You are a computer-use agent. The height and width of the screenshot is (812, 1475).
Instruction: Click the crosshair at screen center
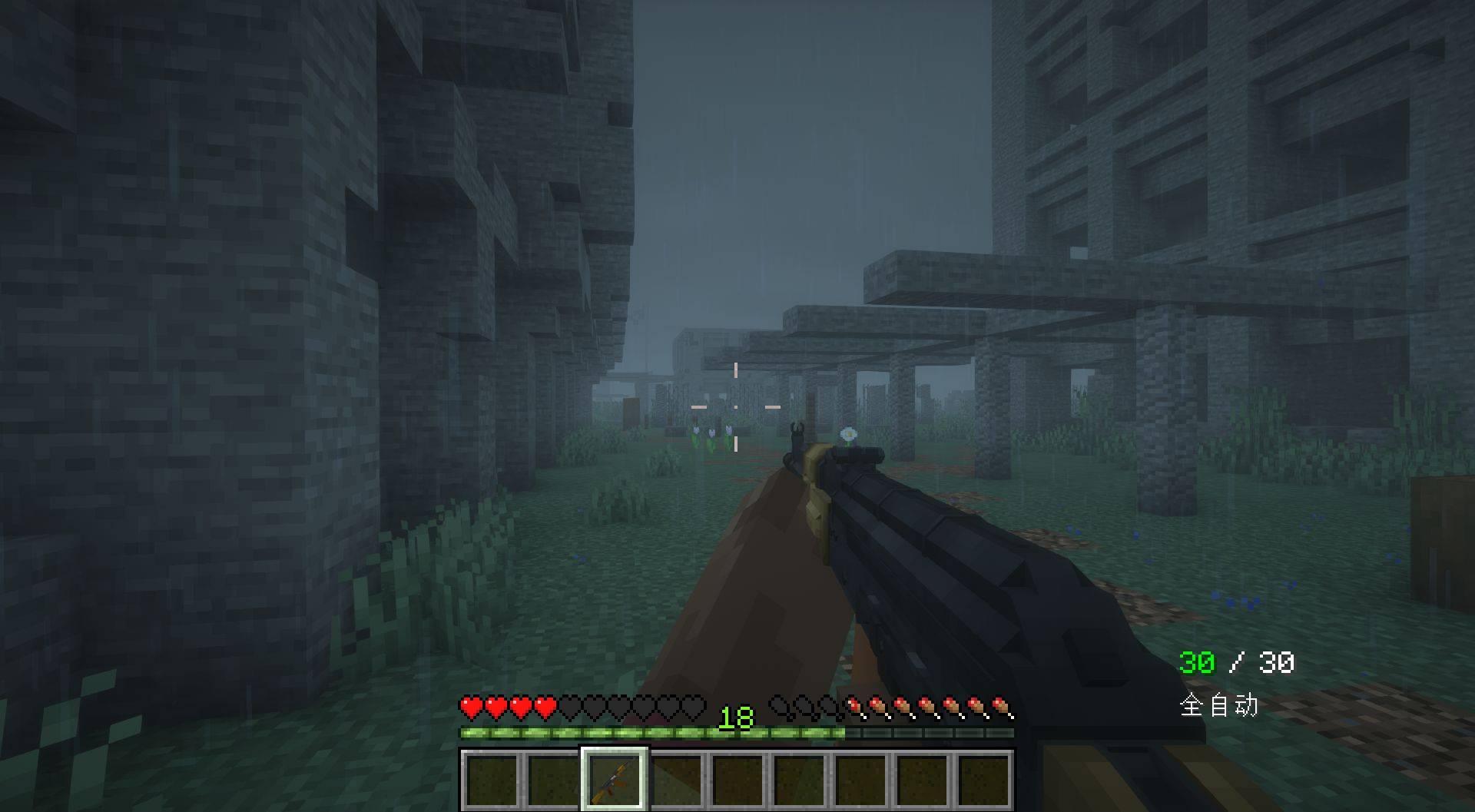pos(736,406)
